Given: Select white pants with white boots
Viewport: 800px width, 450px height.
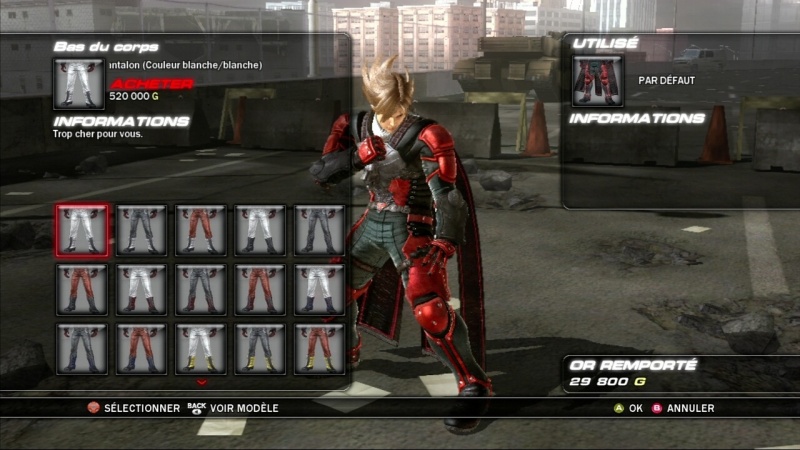Looking at the screenshot, I should pos(82,230).
